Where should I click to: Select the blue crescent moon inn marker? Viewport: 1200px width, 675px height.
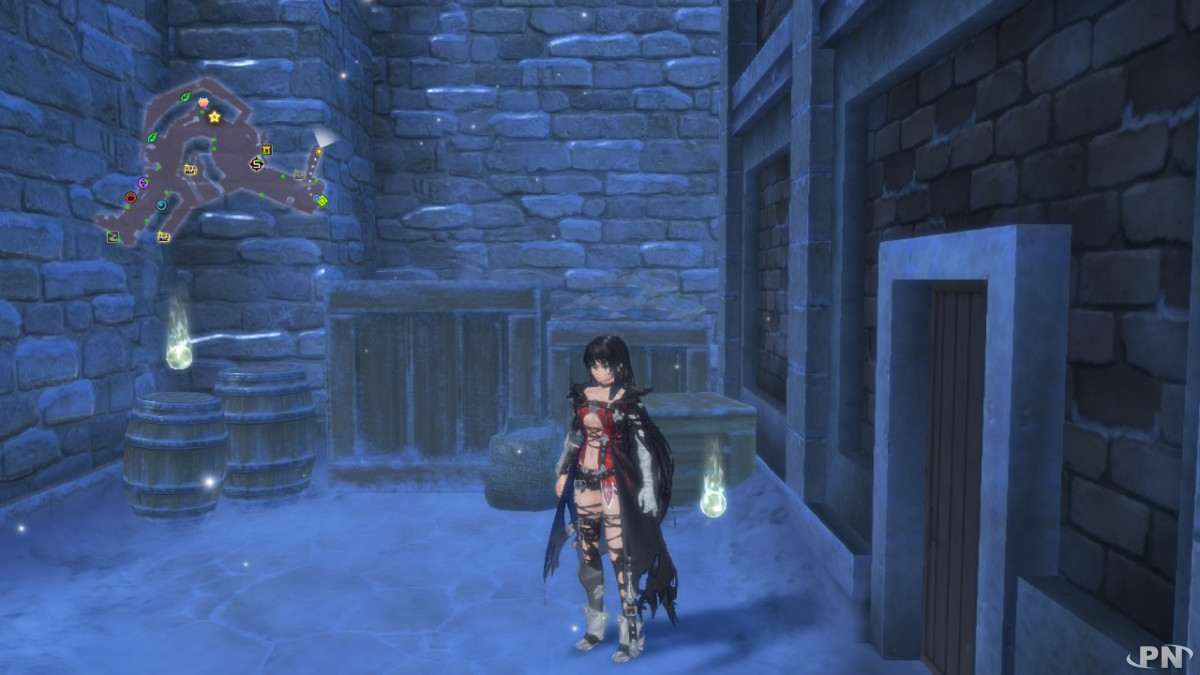tap(161, 205)
